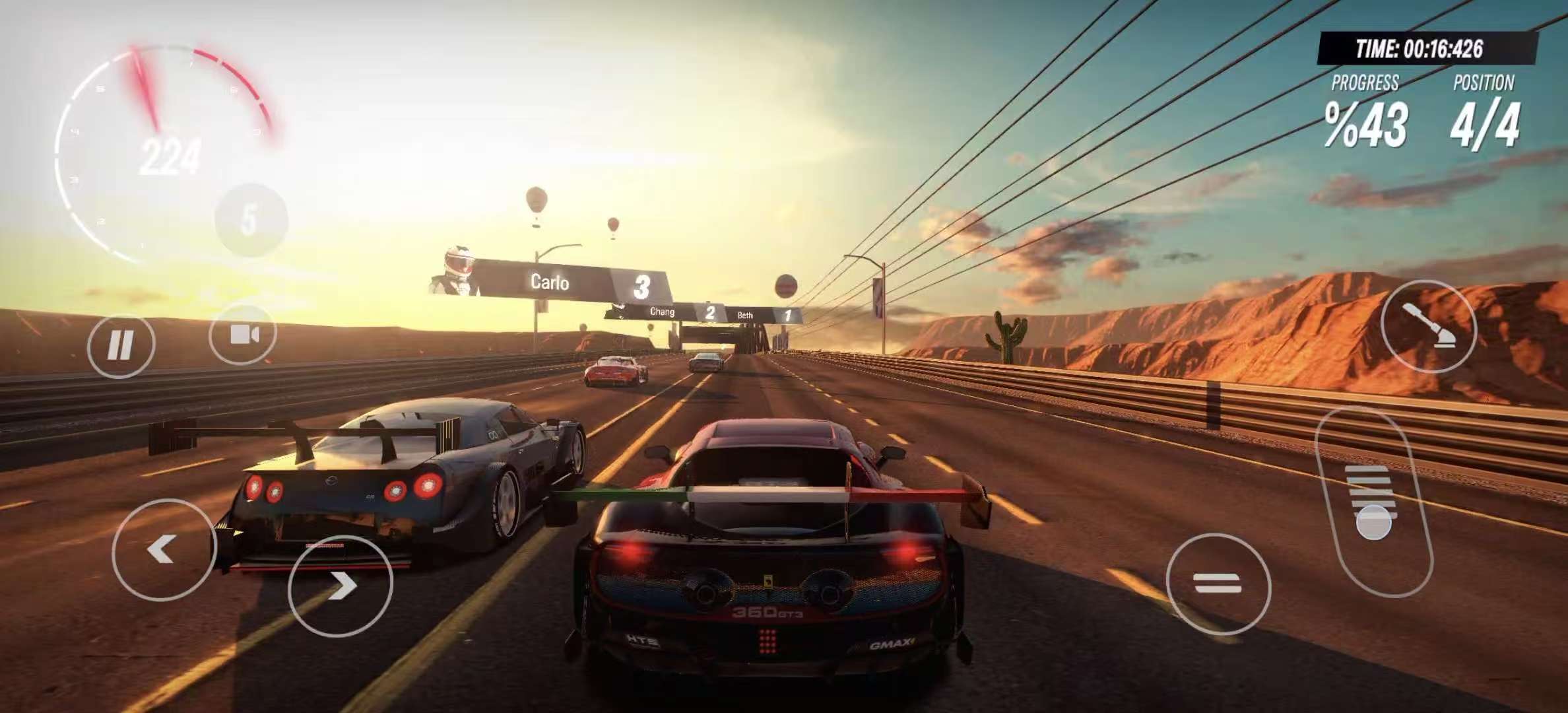Switch the camera view

click(243, 335)
